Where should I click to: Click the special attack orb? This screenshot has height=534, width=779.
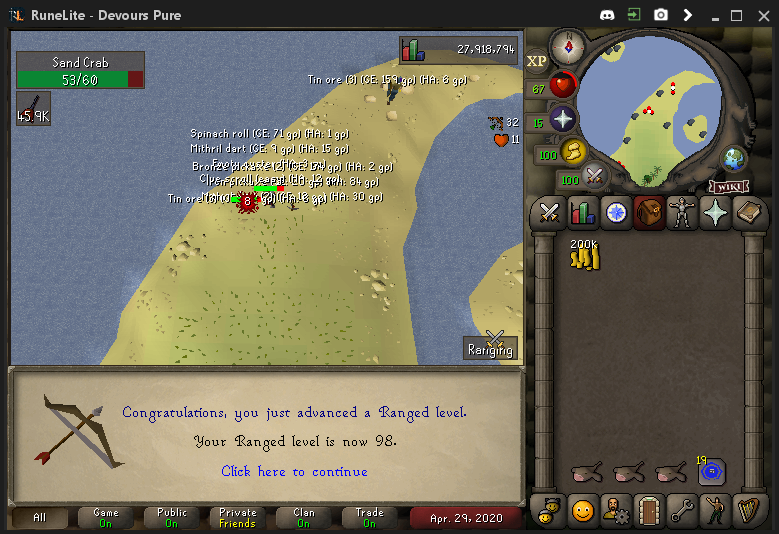click(x=595, y=176)
